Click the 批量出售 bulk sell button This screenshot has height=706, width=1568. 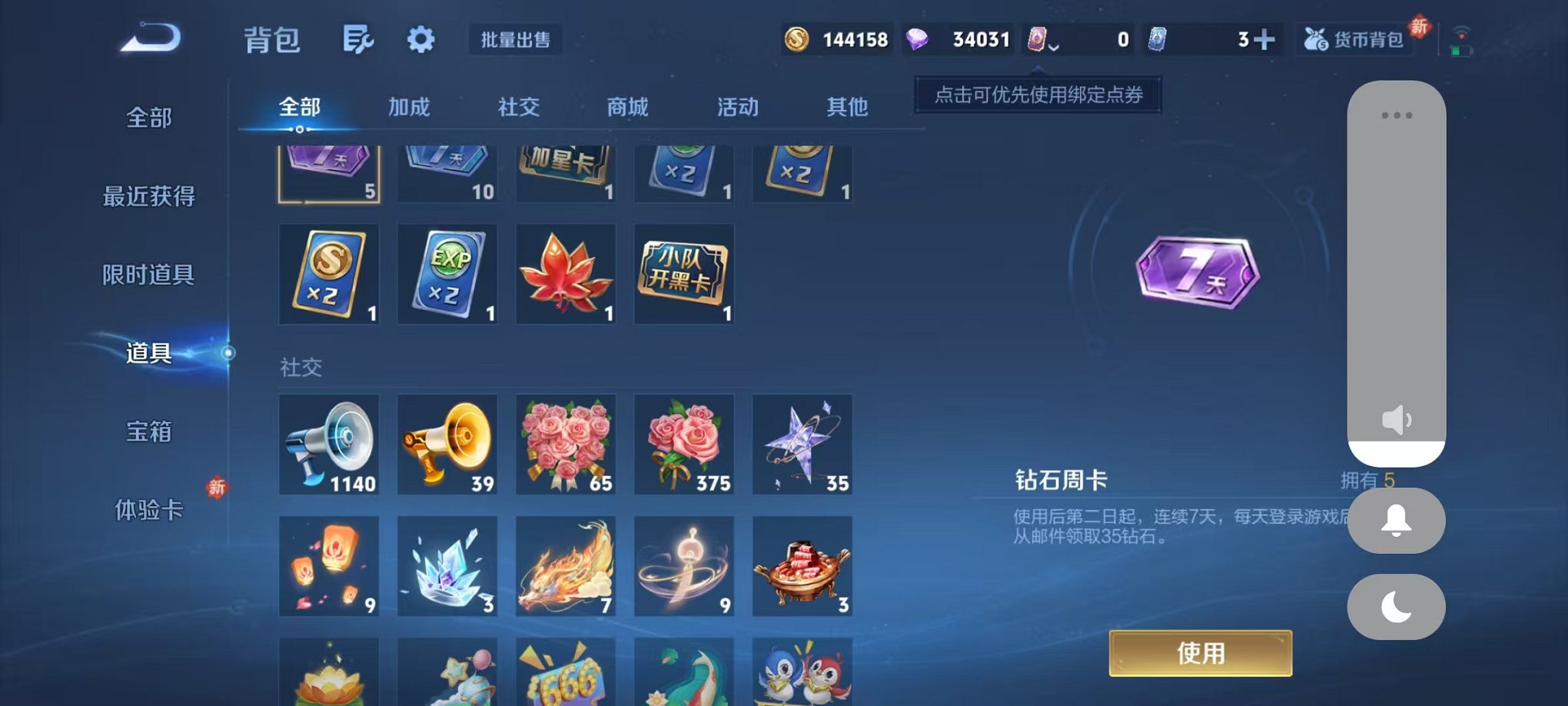517,39
